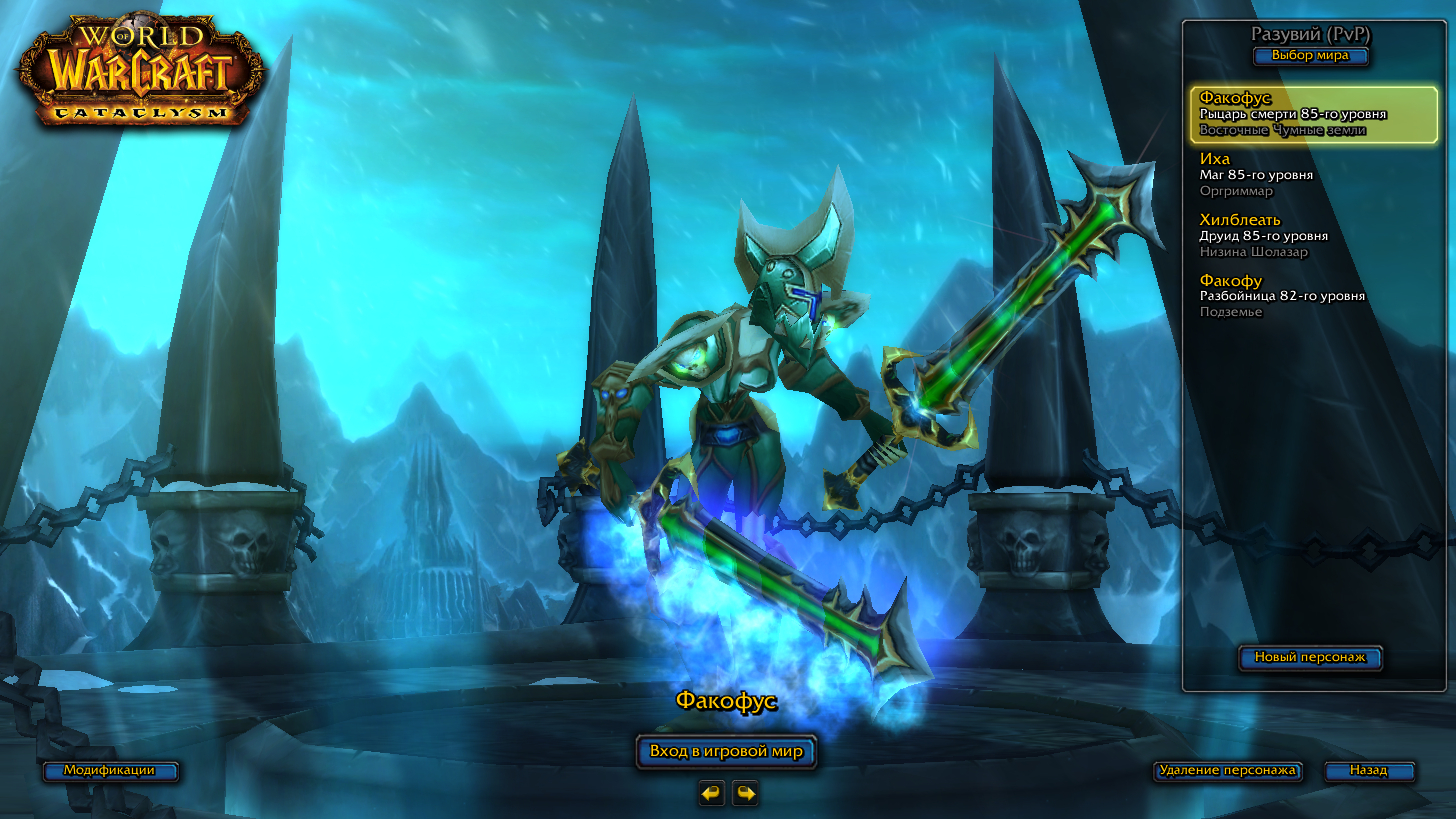Open the "Выбор мира" realm selection
Viewport: 1456px width, 819px height.
[x=1310, y=56]
